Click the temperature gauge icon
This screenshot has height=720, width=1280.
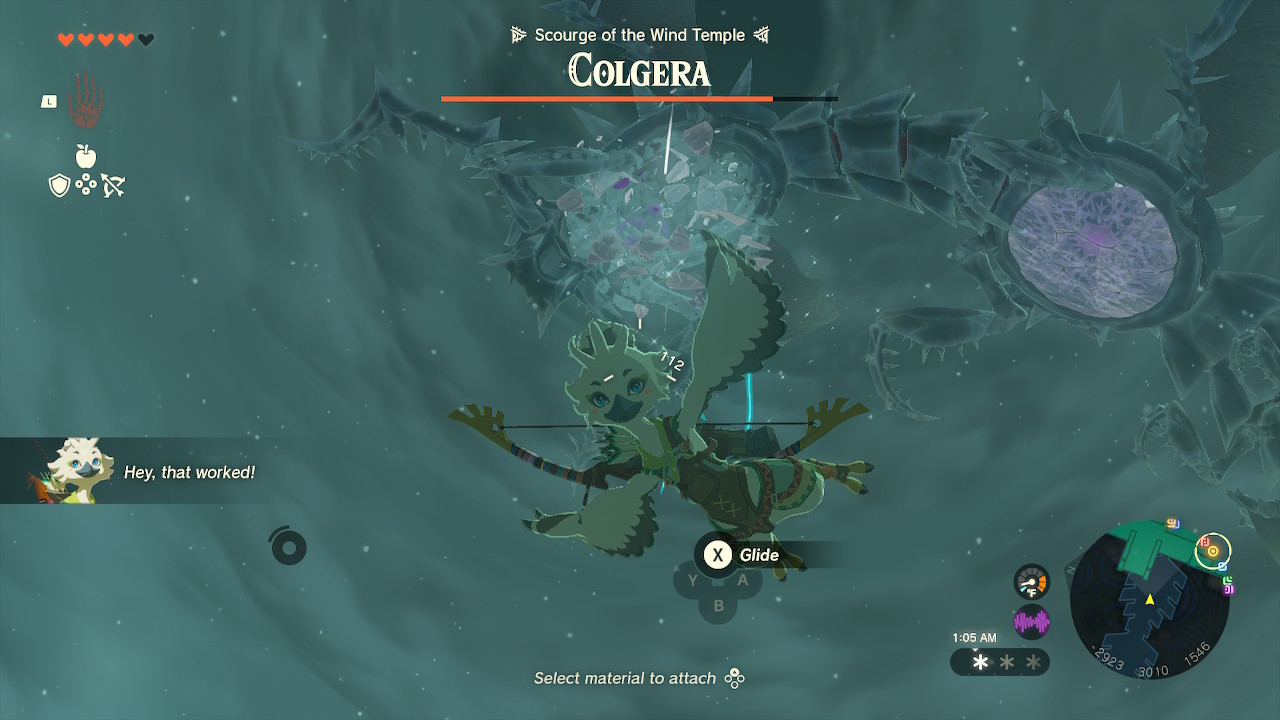click(x=1031, y=582)
